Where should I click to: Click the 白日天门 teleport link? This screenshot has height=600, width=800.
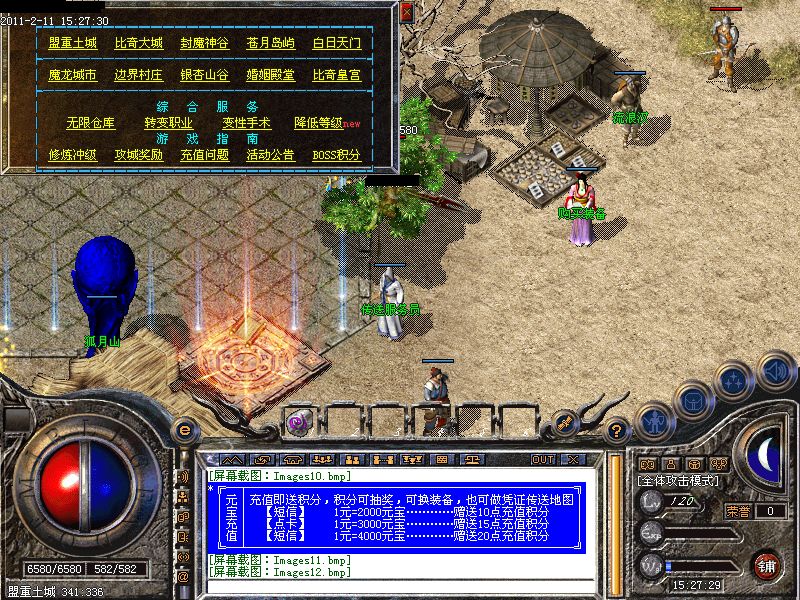[x=336, y=44]
